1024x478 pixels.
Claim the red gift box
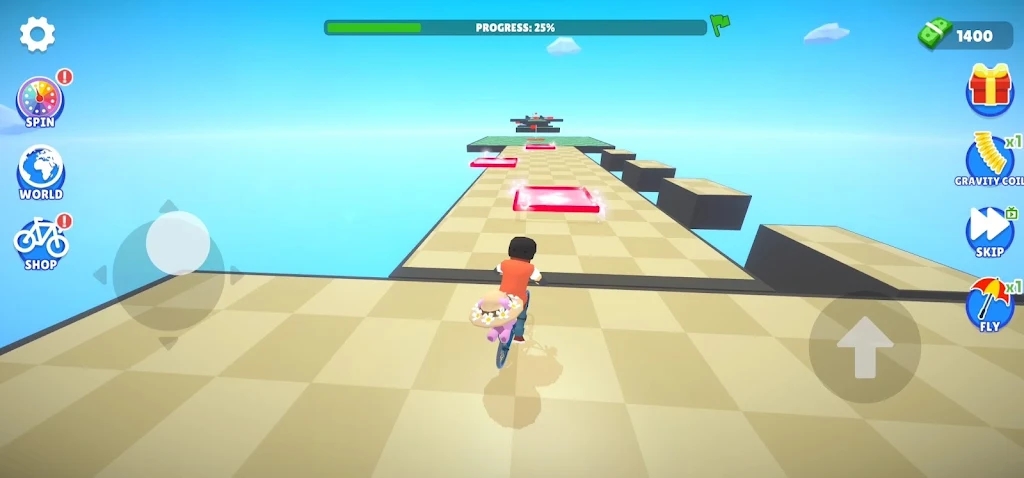(x=989, y=87)
